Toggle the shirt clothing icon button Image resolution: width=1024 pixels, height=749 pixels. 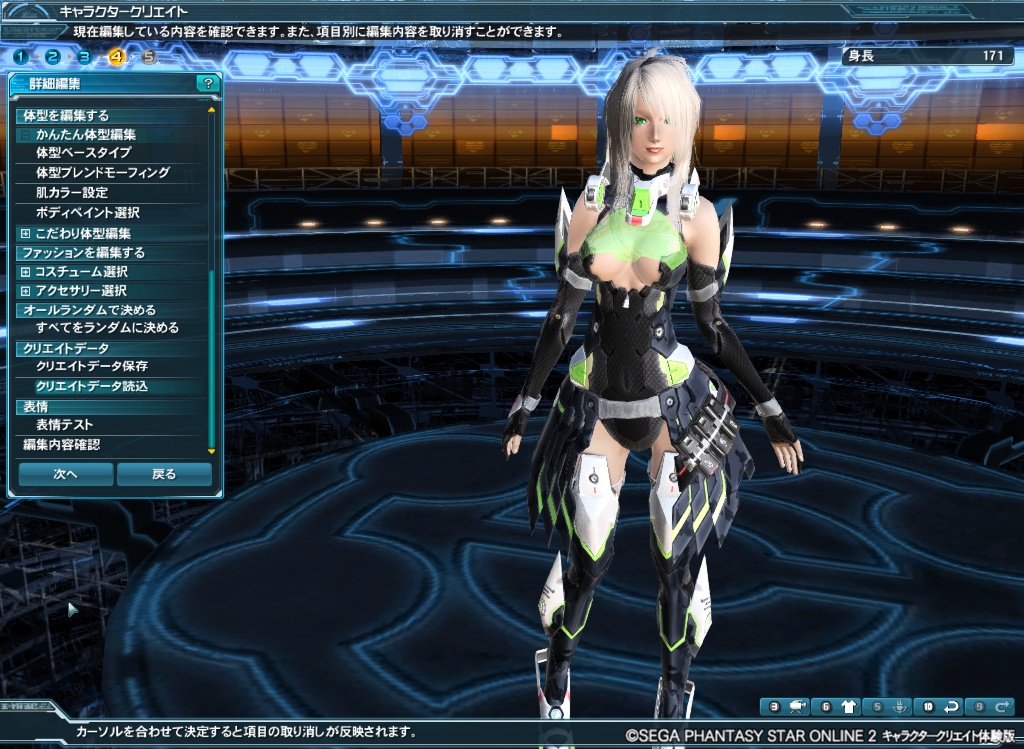tap(848, 707)
